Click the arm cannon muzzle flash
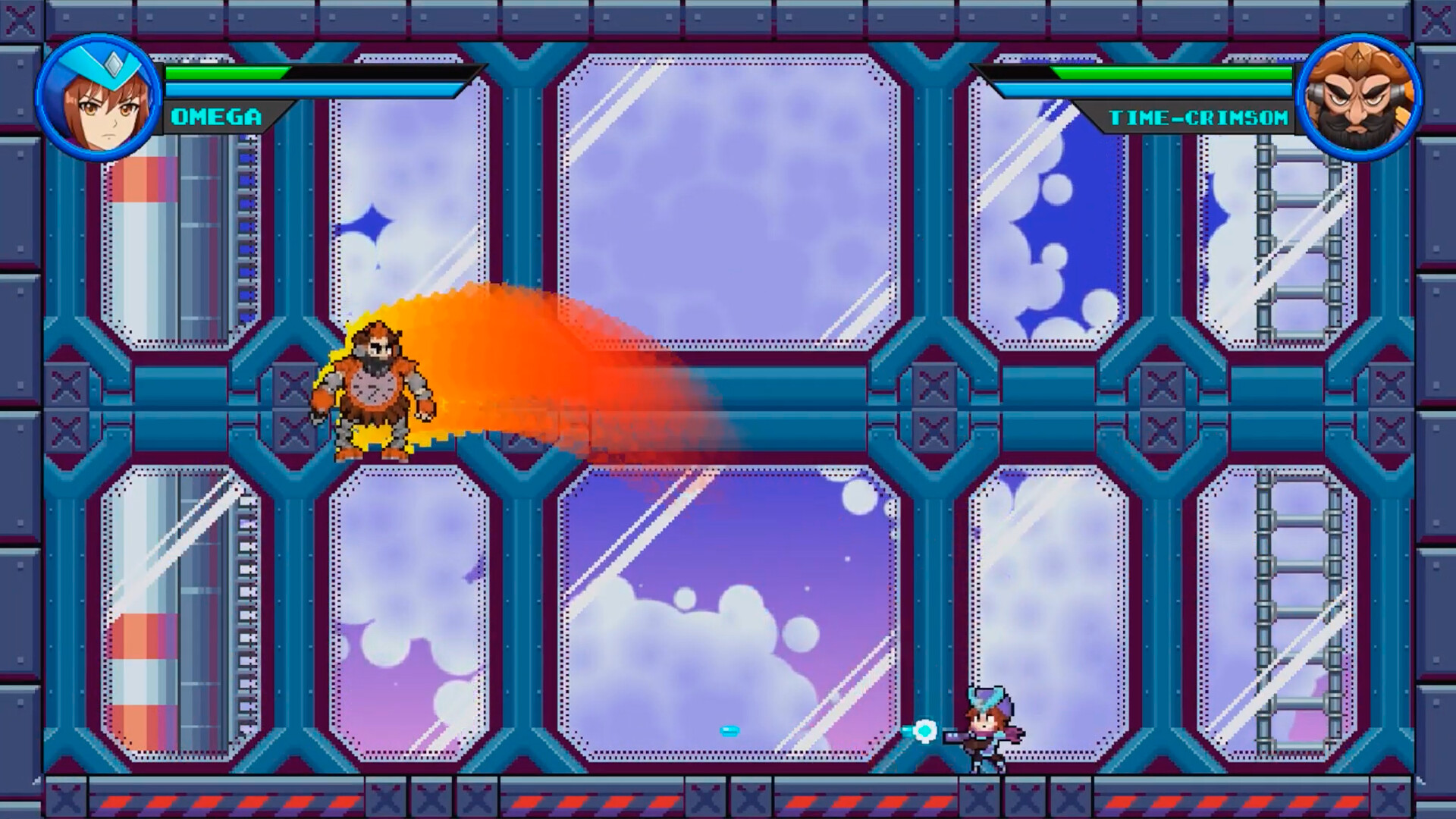Image resolution: width=1456 pixels, height=819 pixels. [x=926, y=730]
